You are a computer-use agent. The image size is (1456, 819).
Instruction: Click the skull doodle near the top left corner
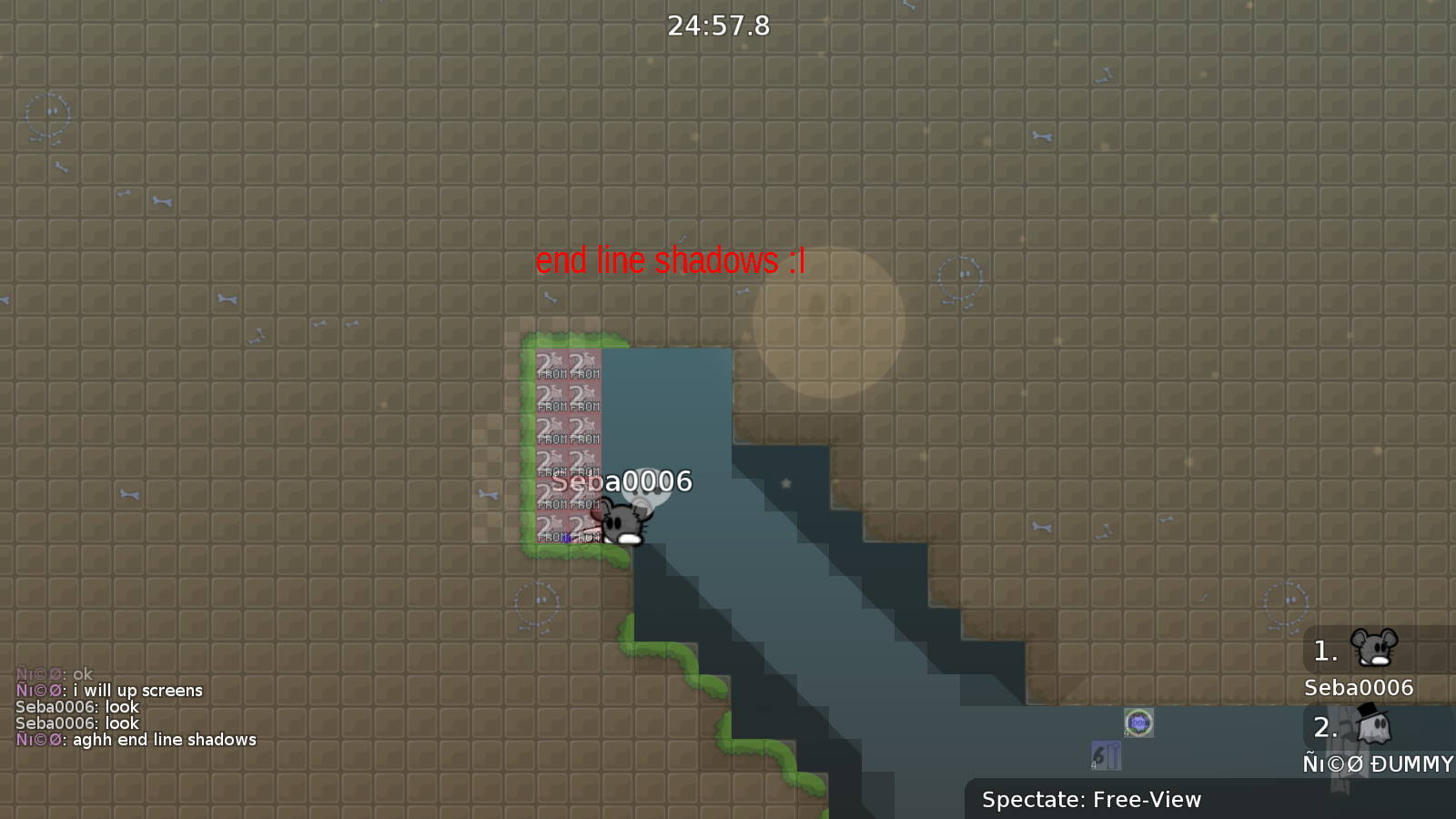[45, 118]
